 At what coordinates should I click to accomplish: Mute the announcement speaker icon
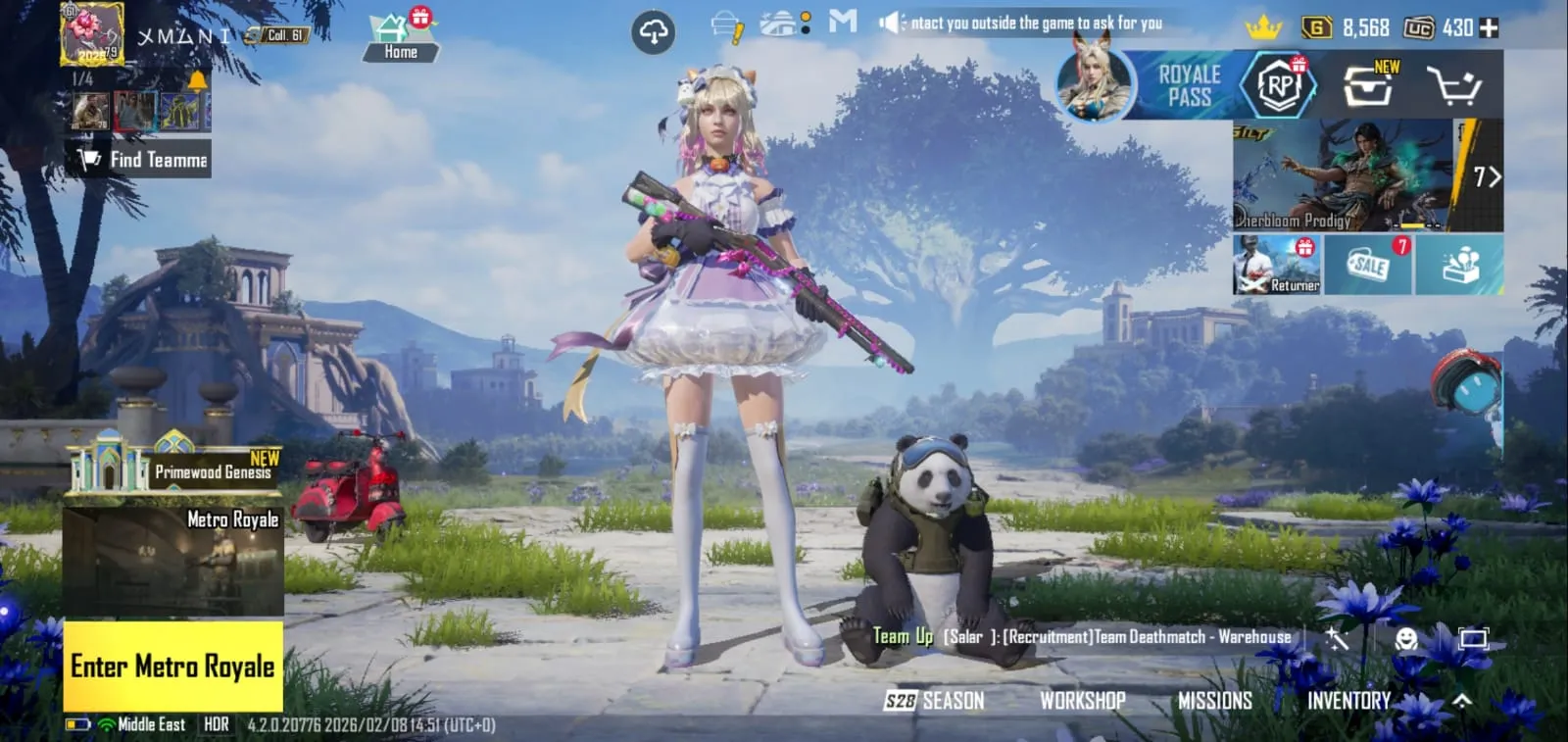point(892,22)
